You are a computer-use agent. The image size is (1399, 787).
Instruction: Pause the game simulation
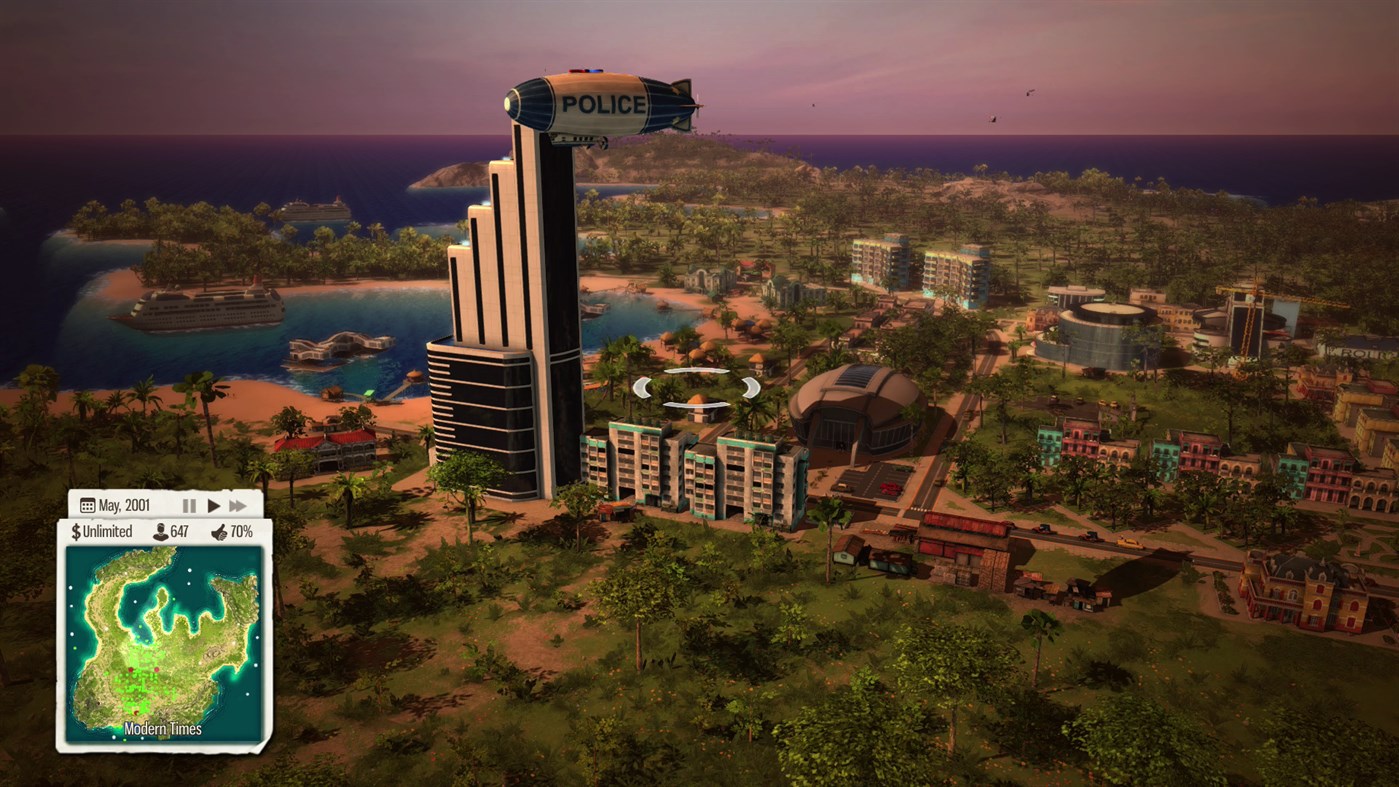pos(189,505)
